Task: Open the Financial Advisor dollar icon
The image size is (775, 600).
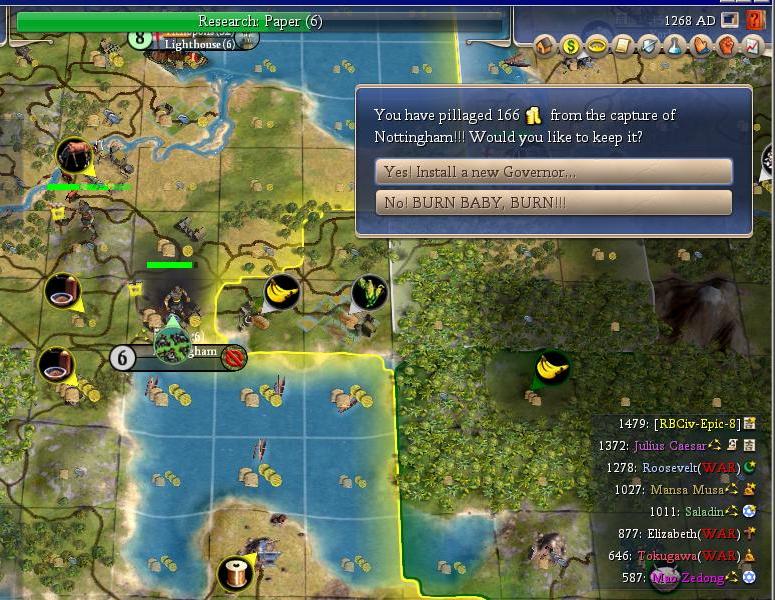Action: [x=571, y=45]
